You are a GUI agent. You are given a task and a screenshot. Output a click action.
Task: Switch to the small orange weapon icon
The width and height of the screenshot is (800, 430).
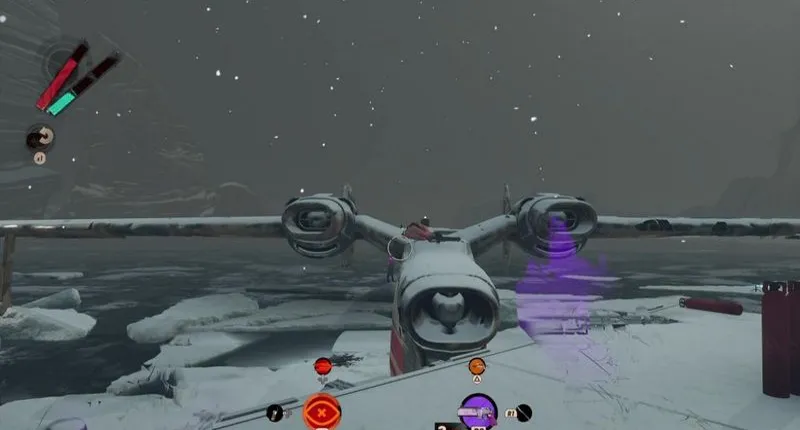477,366
